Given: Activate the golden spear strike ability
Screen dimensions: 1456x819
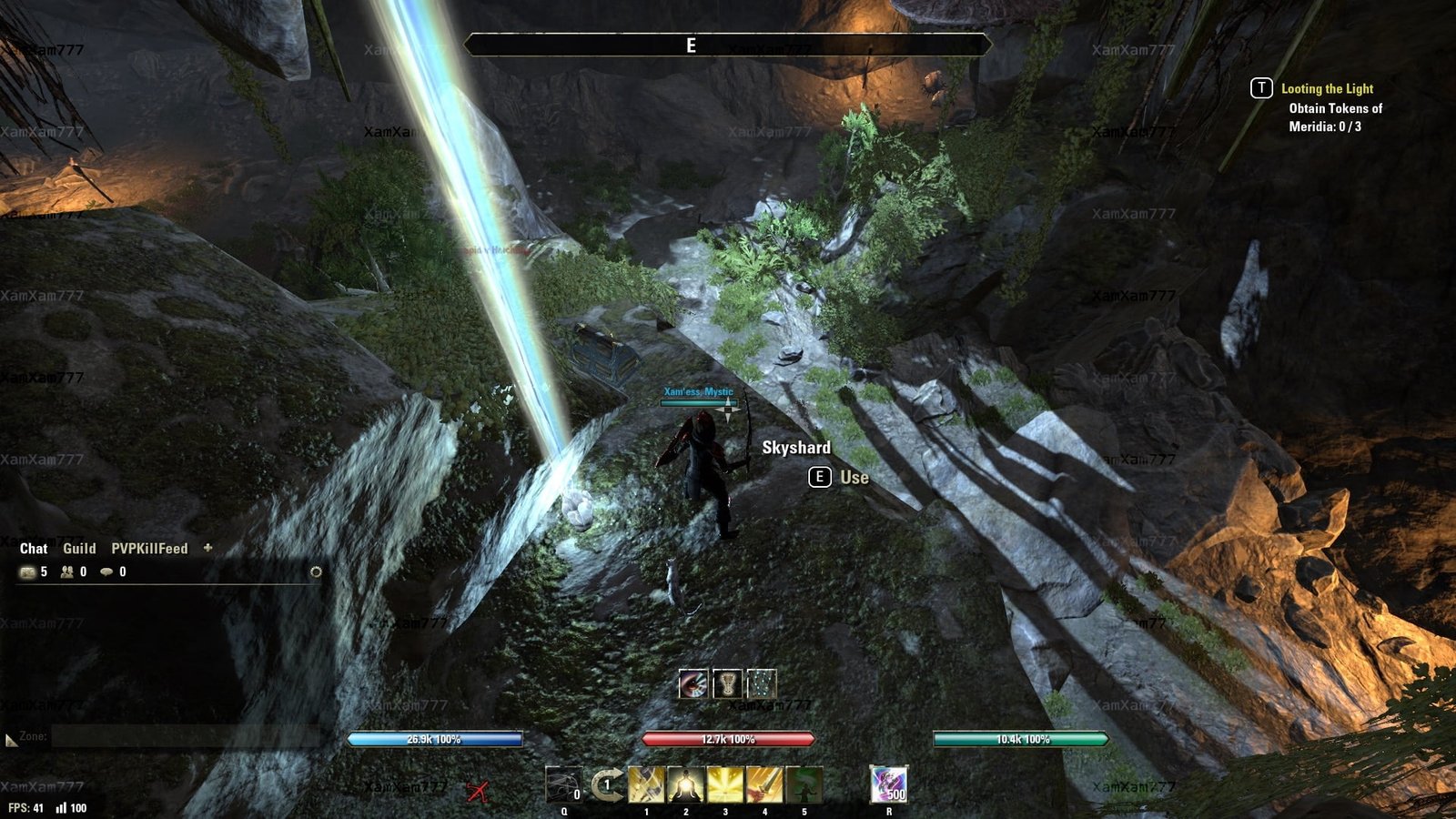Looking at the screenshot, I should [646, 784].
